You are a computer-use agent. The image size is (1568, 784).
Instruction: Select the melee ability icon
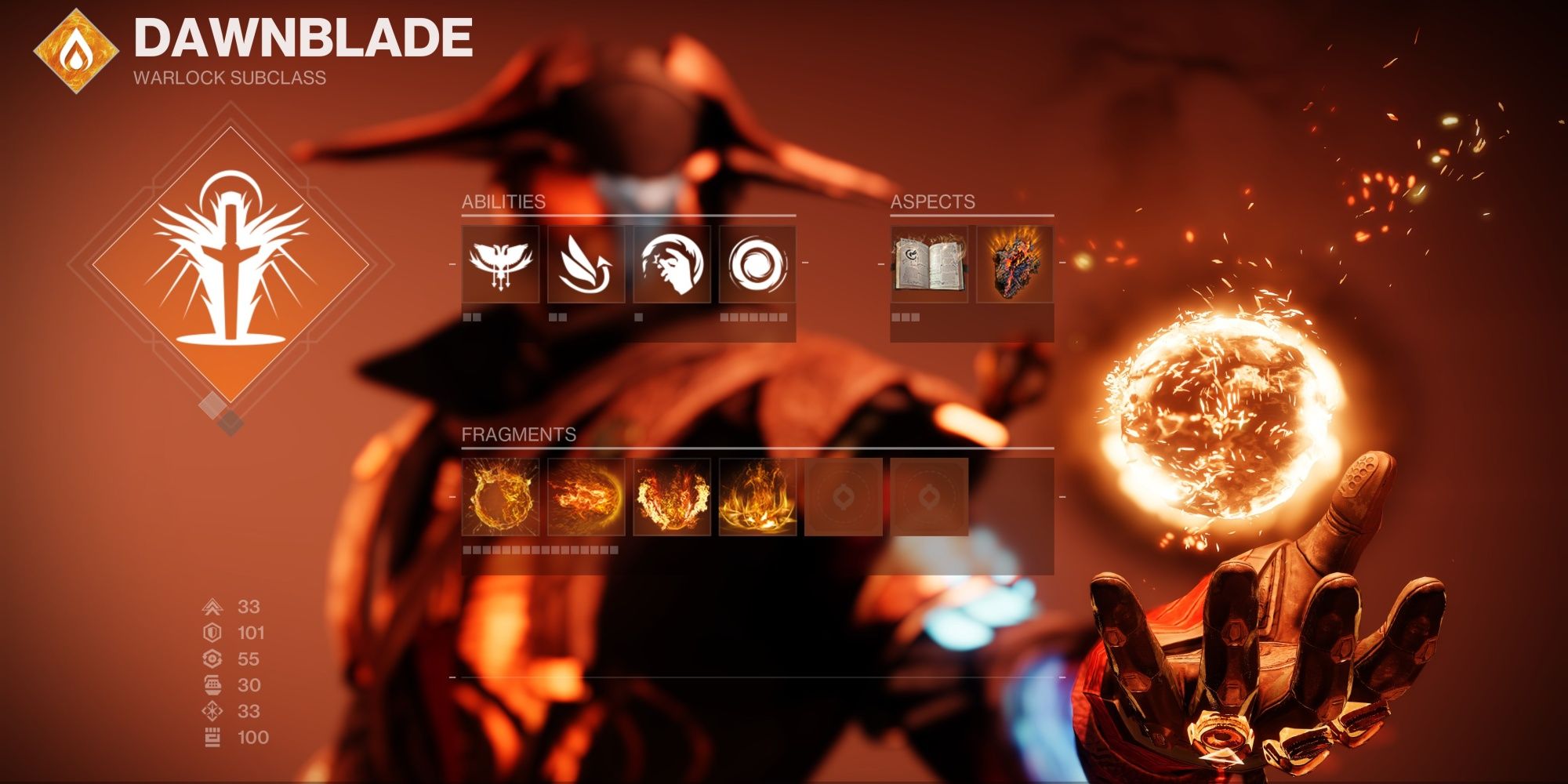coord(672,263)
